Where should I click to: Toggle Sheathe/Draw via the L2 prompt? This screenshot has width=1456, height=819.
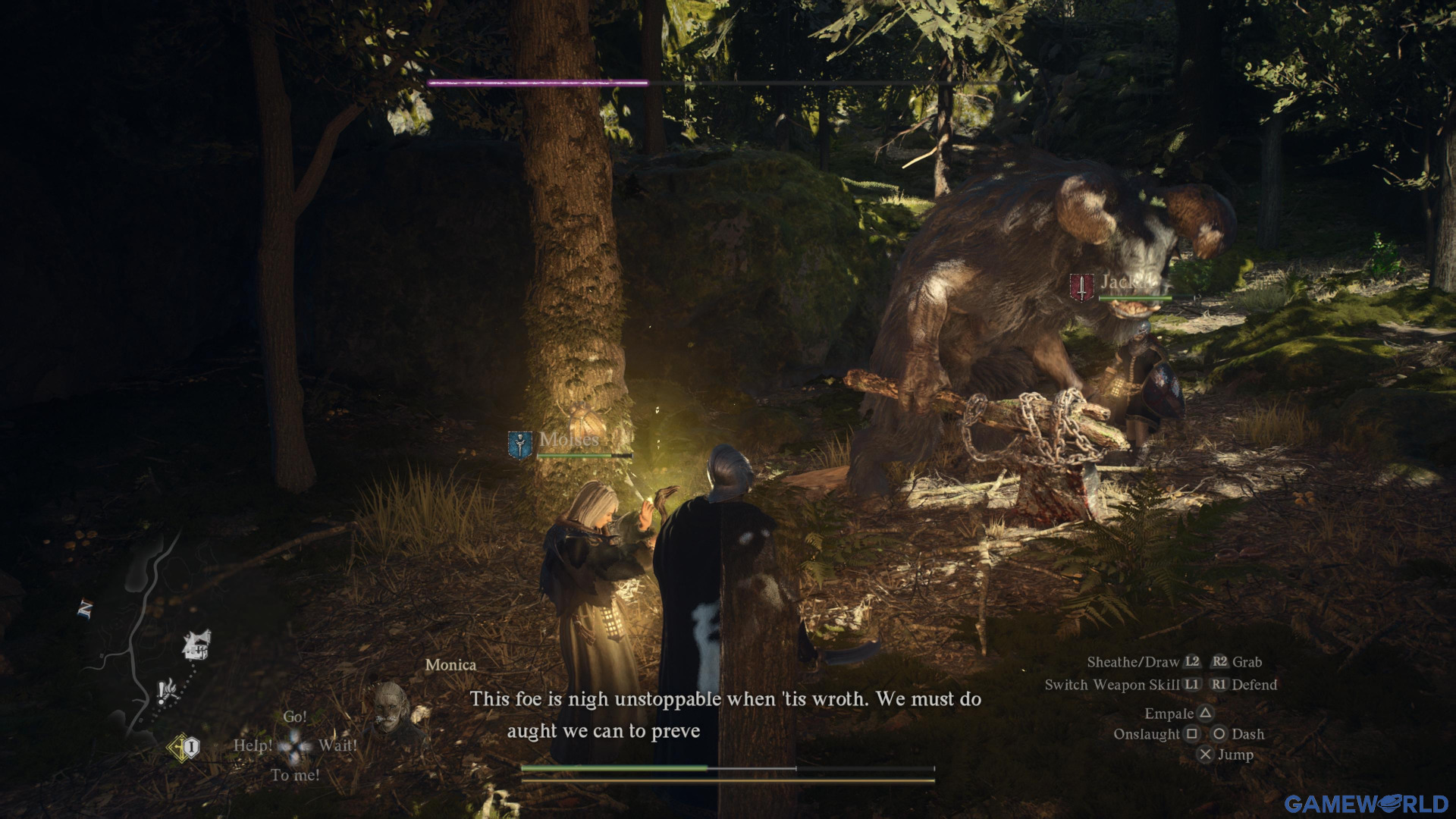point(1191,662)
